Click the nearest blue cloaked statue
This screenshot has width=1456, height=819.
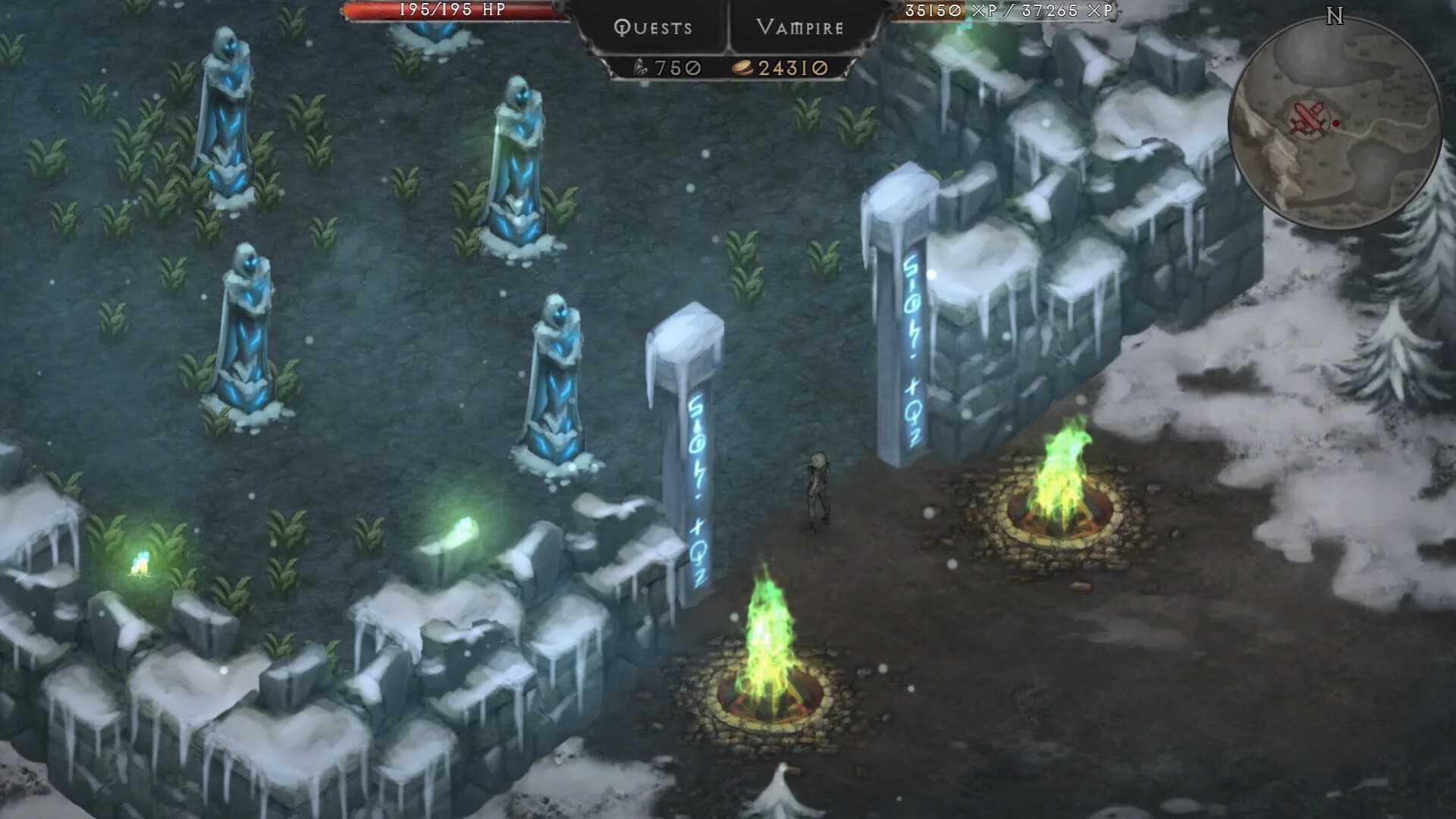556,379
